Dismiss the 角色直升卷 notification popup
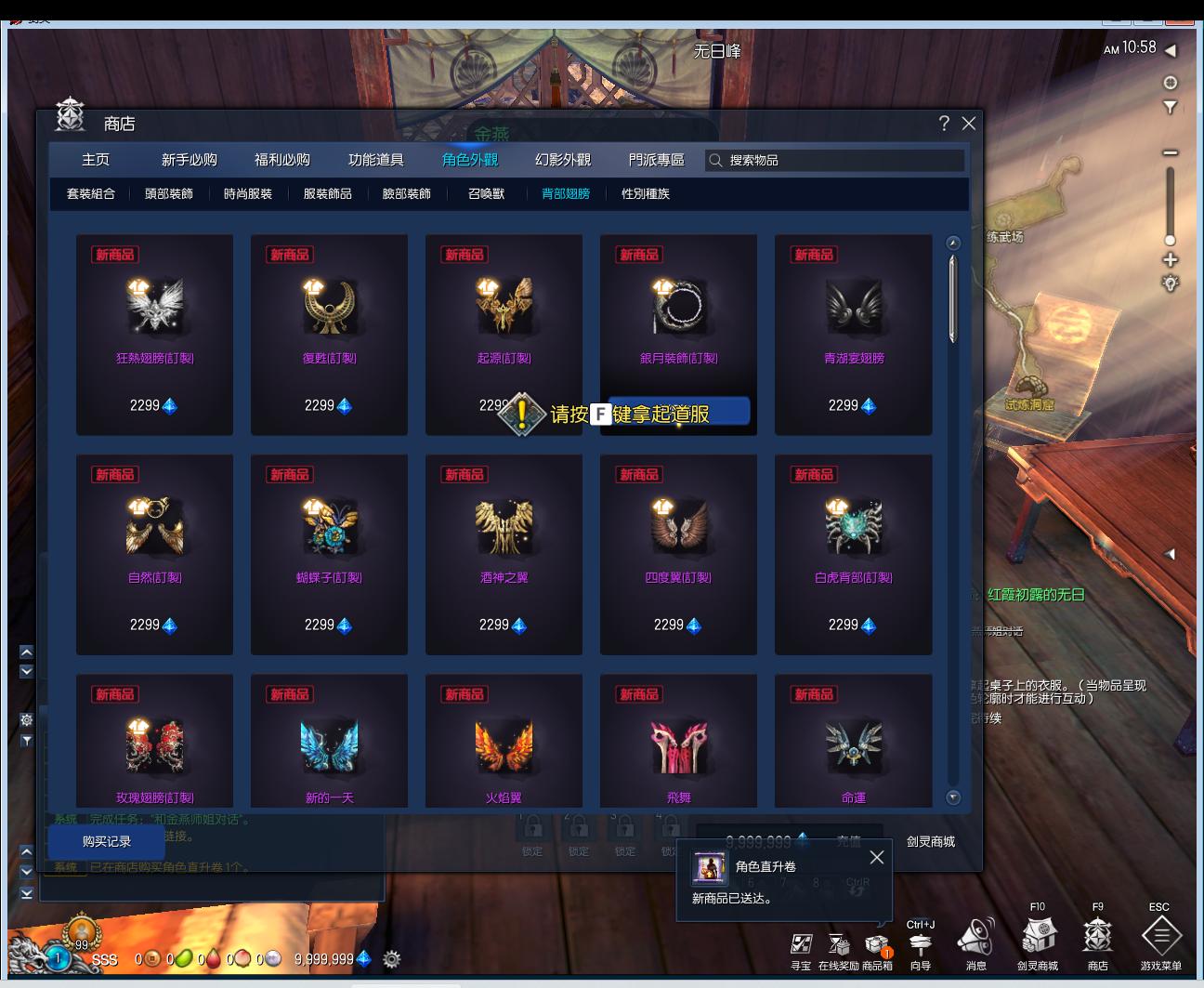The width and height of the screenshot is (1204, 988). [x=876, y=858]
